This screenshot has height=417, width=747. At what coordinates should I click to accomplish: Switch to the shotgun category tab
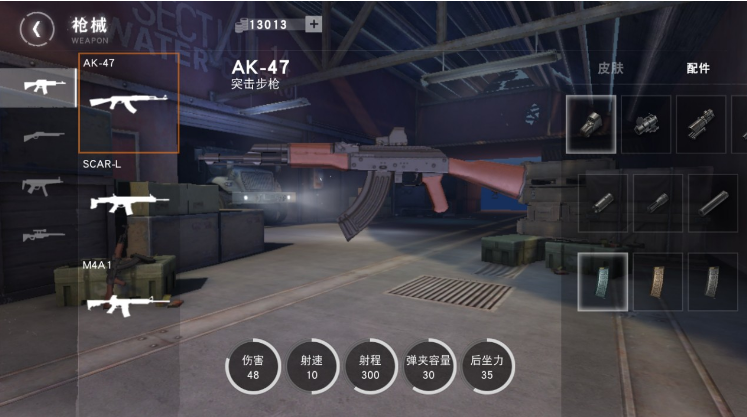pos(41,136)
